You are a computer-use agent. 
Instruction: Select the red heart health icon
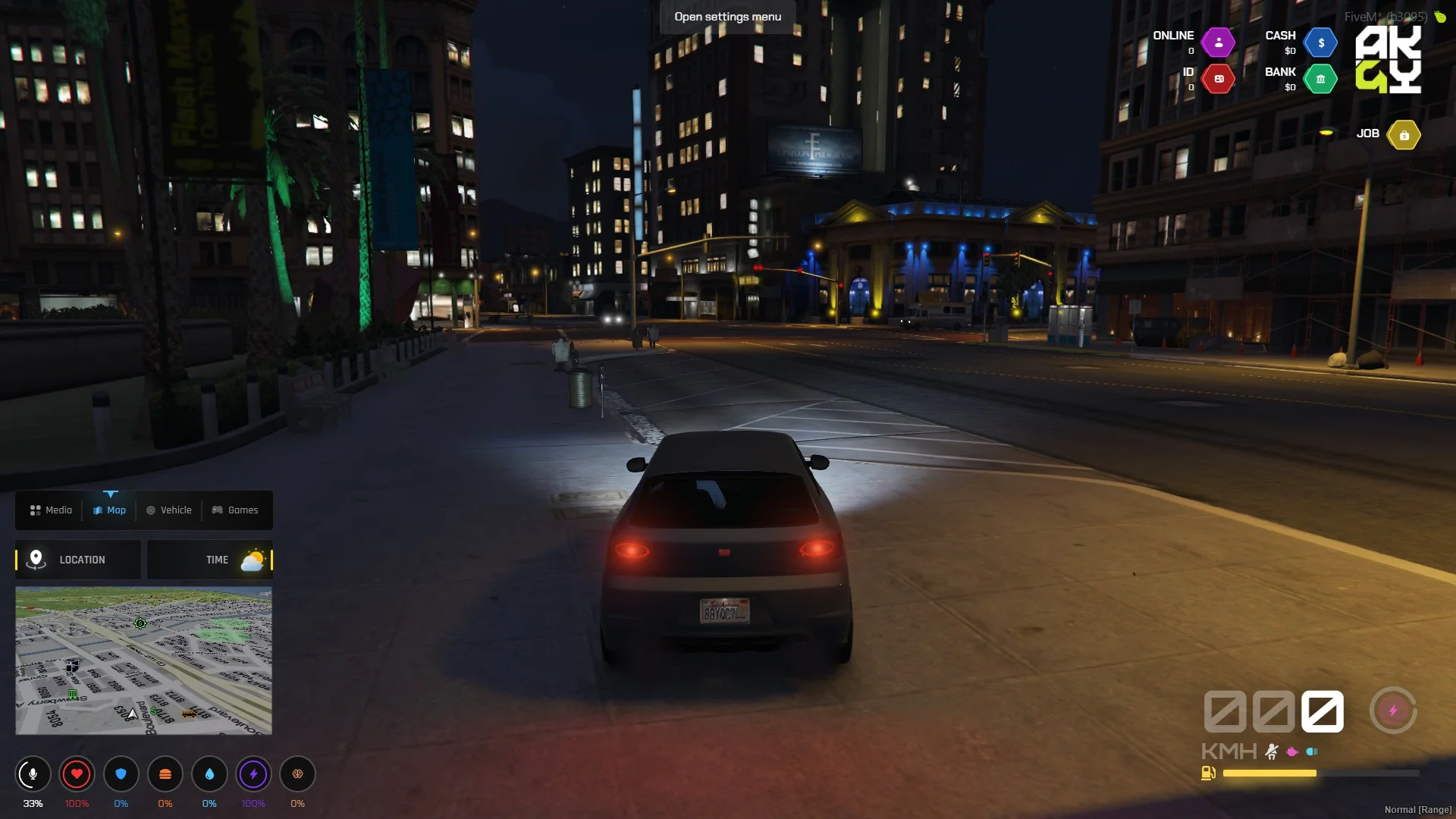77,774
